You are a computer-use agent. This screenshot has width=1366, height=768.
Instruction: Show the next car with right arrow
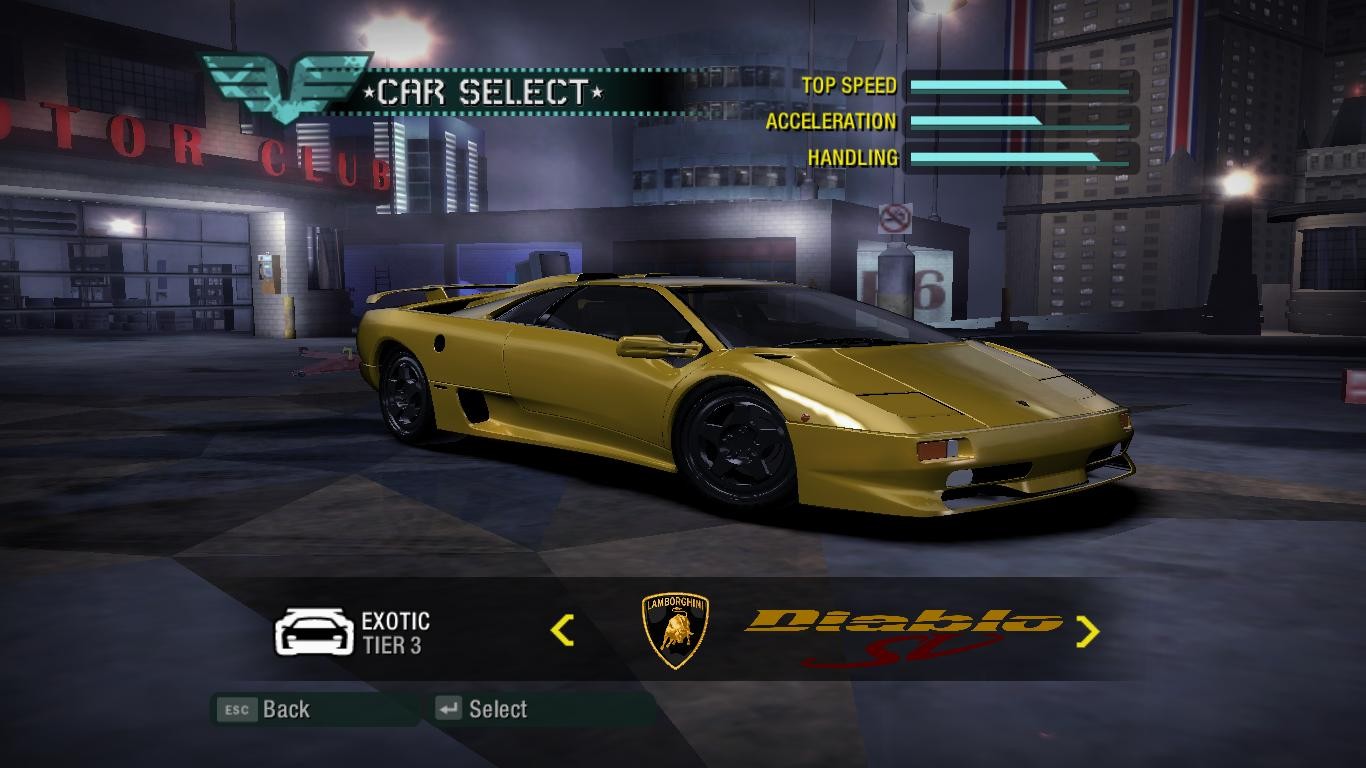tap(1087, 630)
